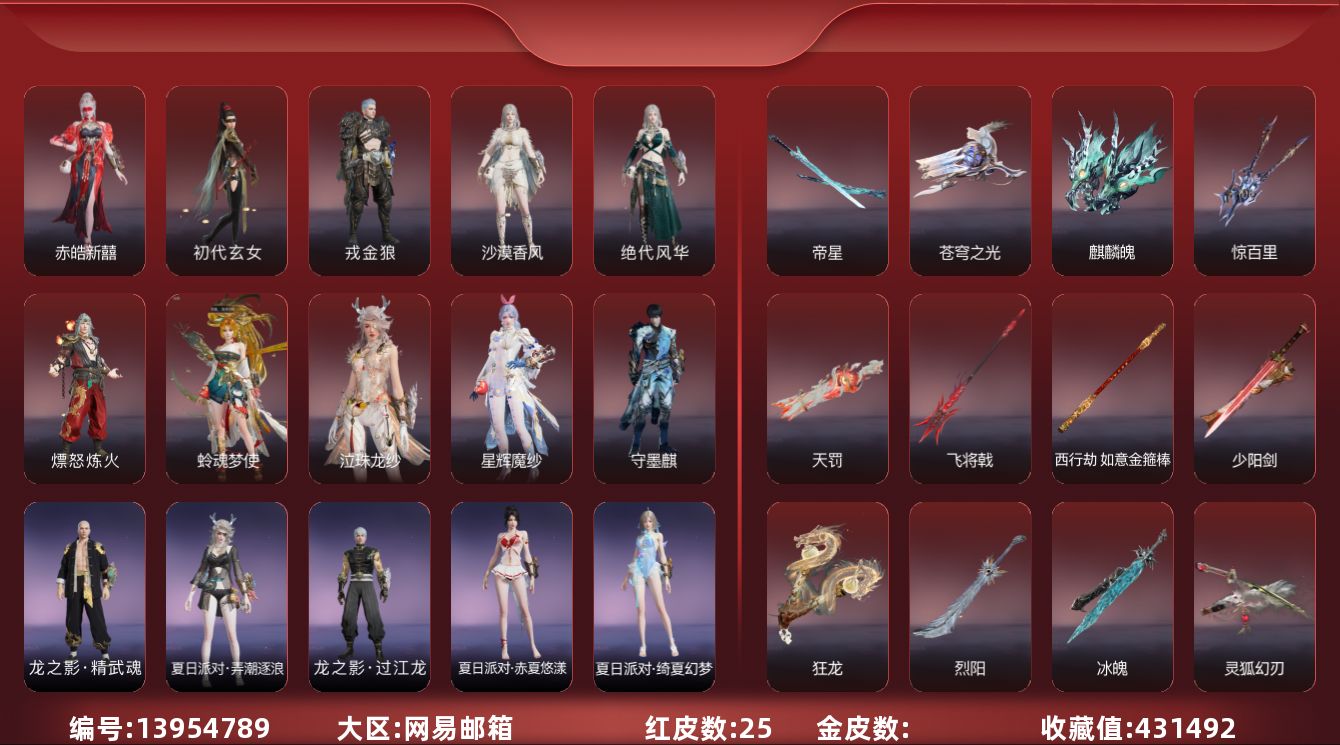
Task: Choose the 泣珠龙纱 skin card
Action: point(369,388)
